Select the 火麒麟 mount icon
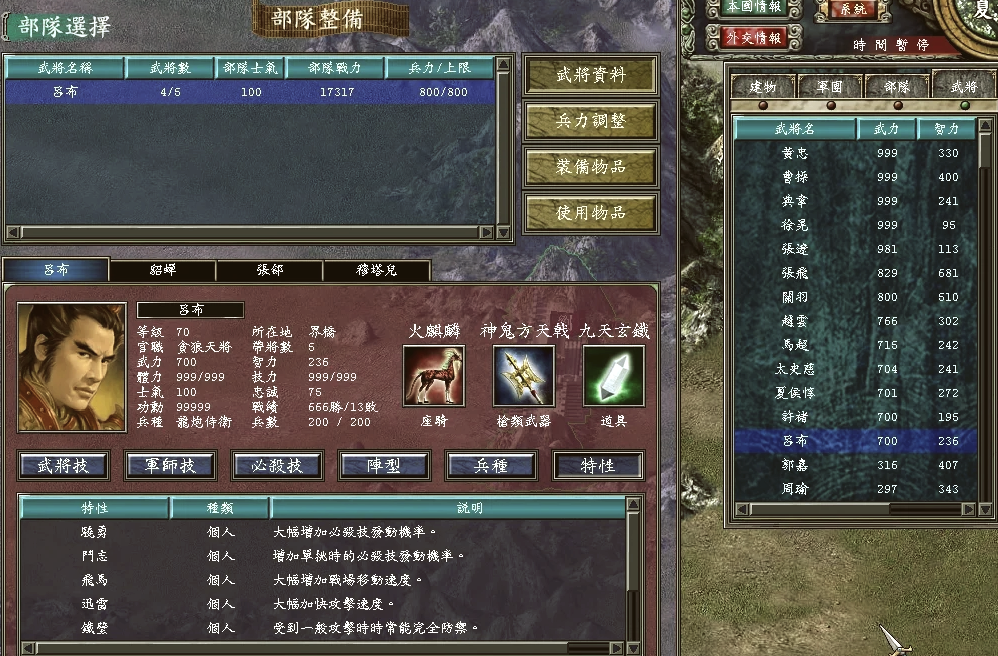 433,375
